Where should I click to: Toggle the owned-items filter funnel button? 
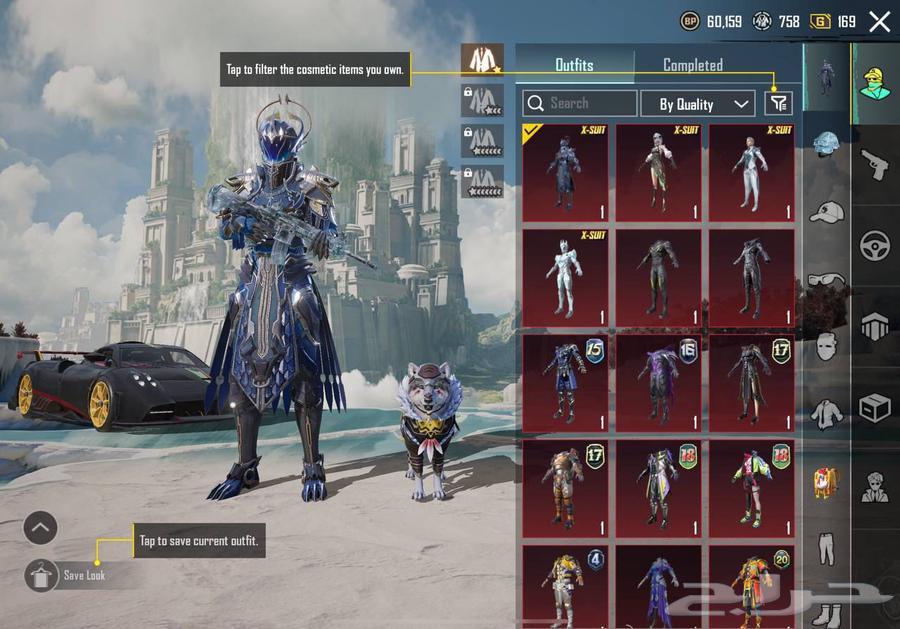(x=778, y=103)
